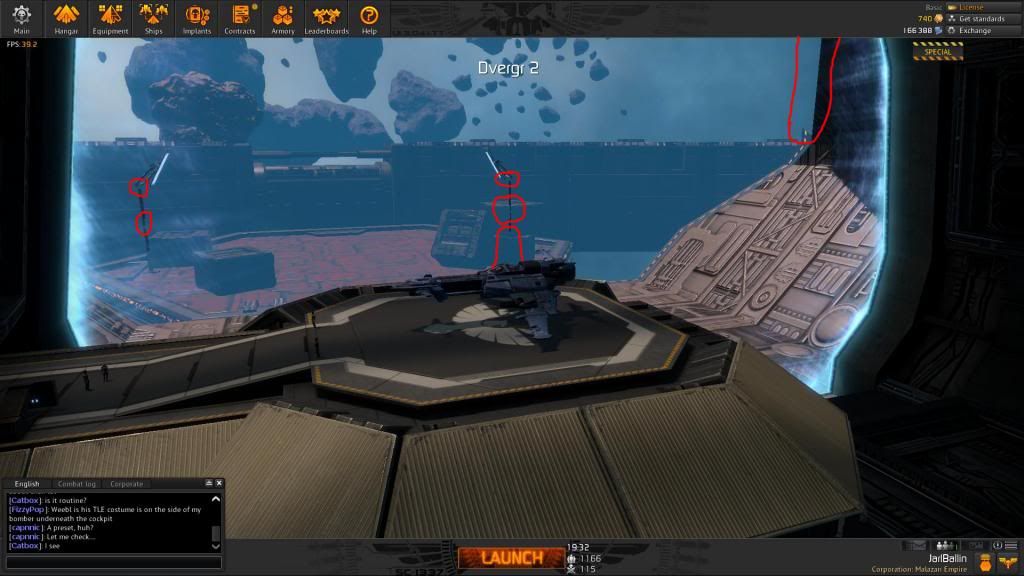
Task: Launch into battle
Action: [x=511, y=558]
